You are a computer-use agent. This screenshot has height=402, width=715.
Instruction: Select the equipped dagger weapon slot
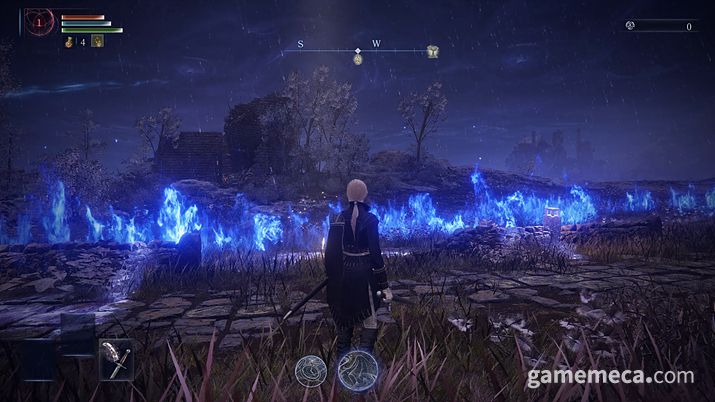(x=115, y=359)
